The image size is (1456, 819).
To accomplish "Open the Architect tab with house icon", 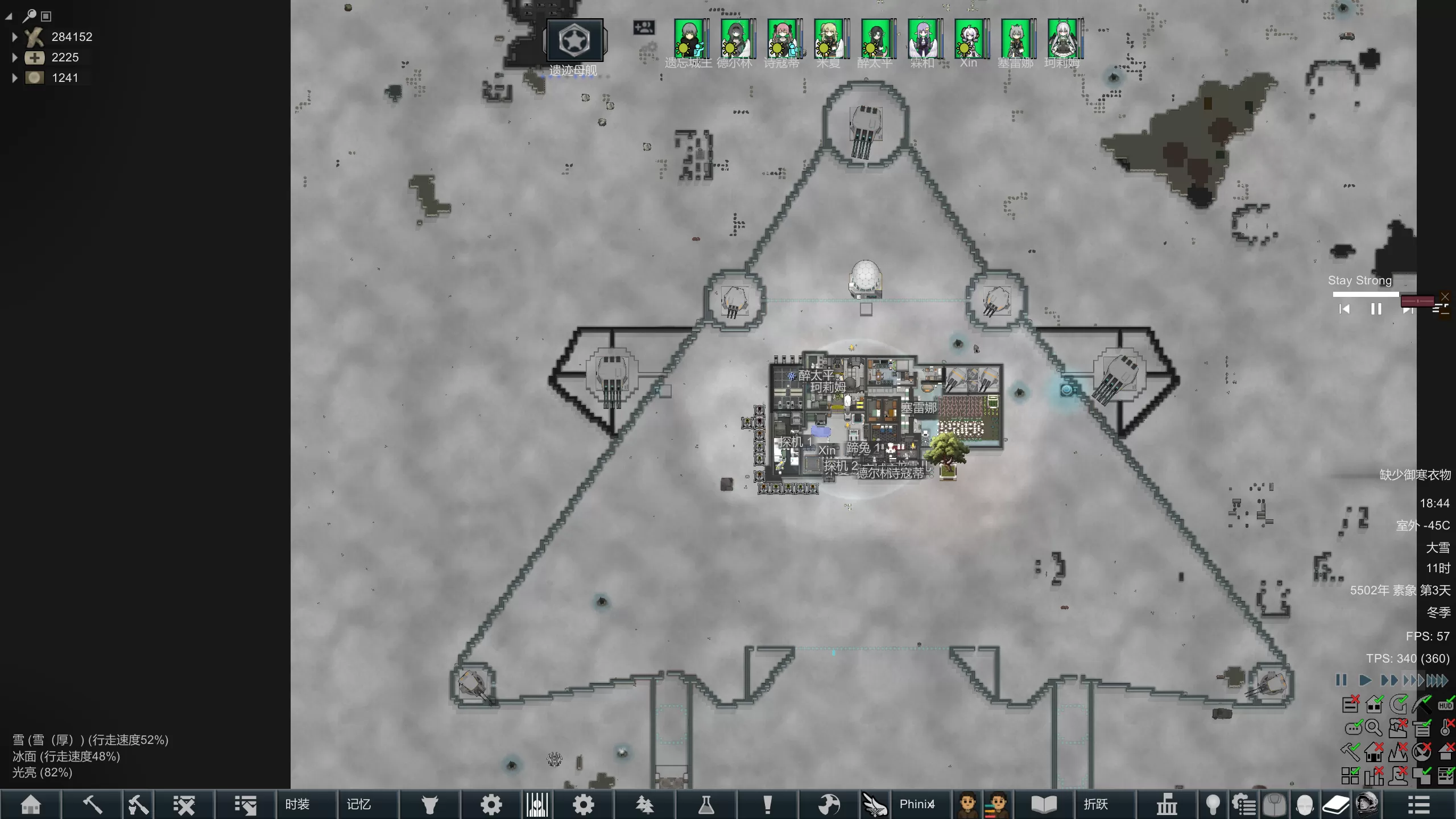I will (31, 805).
